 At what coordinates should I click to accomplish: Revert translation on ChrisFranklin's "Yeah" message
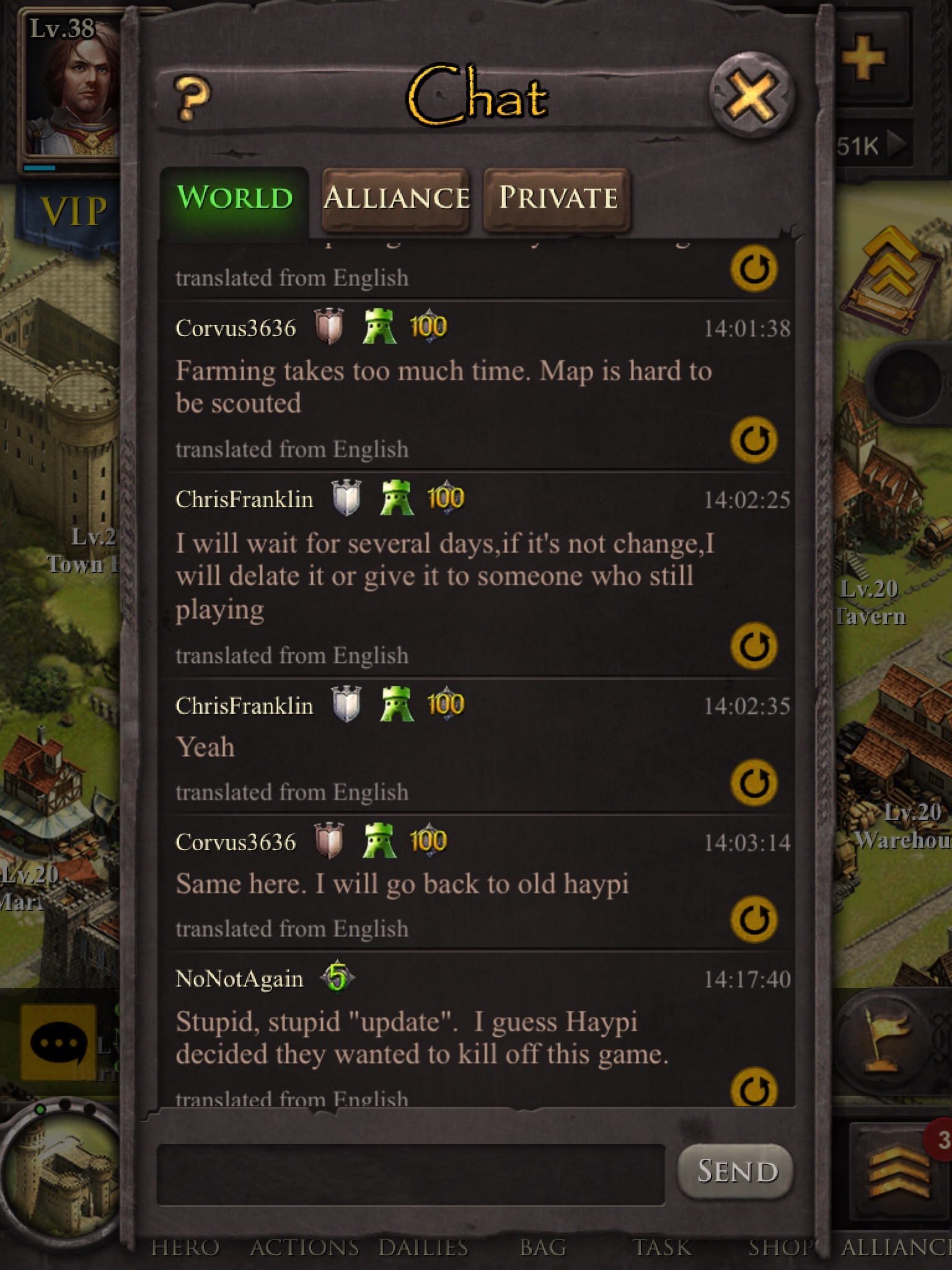754,783
